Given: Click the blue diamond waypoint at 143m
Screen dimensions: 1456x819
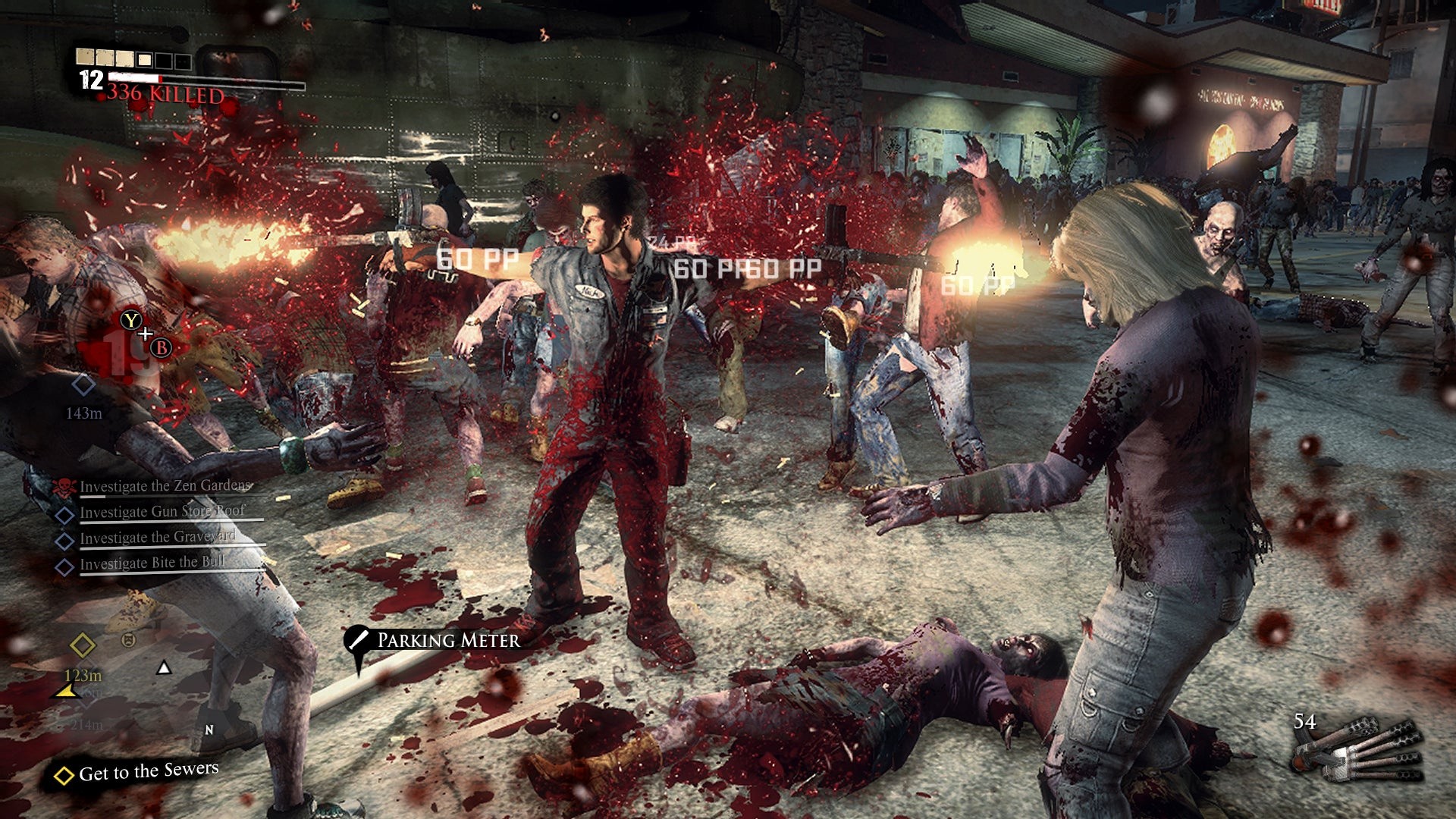Looking at the screenshot, I should point(83,385).
